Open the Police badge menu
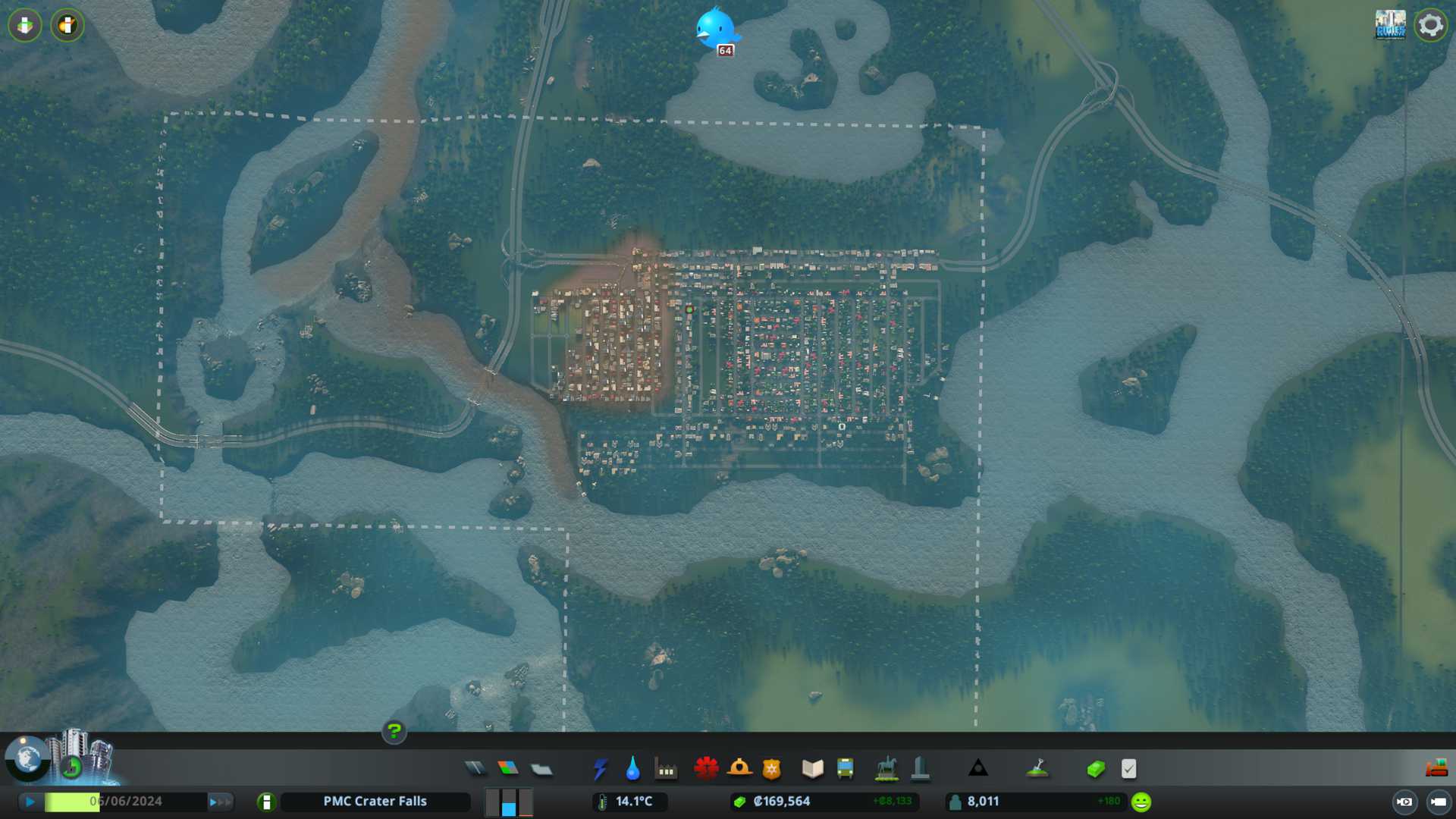This screenshot has width=1456, height=819. tap(772, 769)
